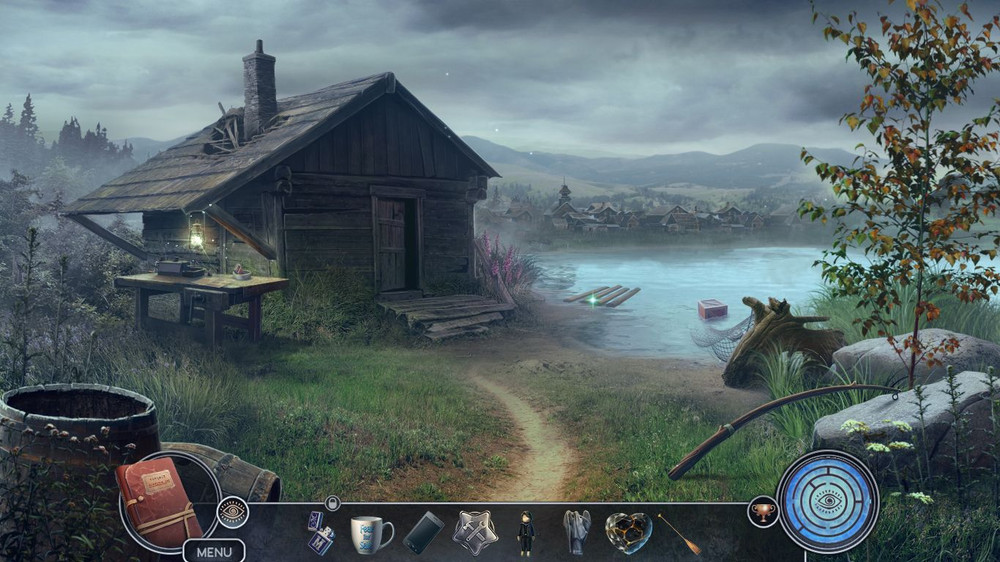Select the broom in inventory

click(x=679, y=533)
